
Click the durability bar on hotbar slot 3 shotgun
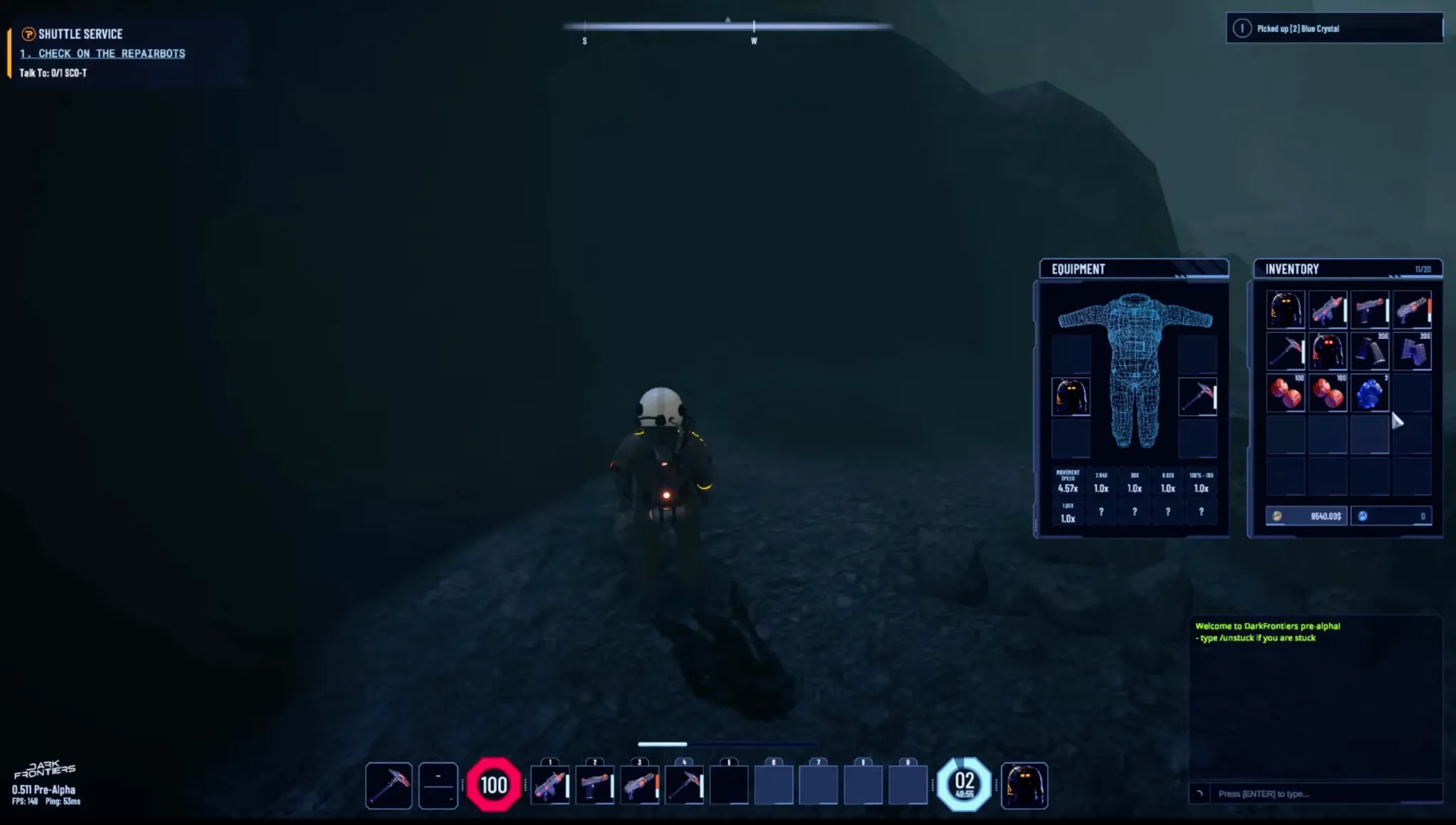point(657,785)
